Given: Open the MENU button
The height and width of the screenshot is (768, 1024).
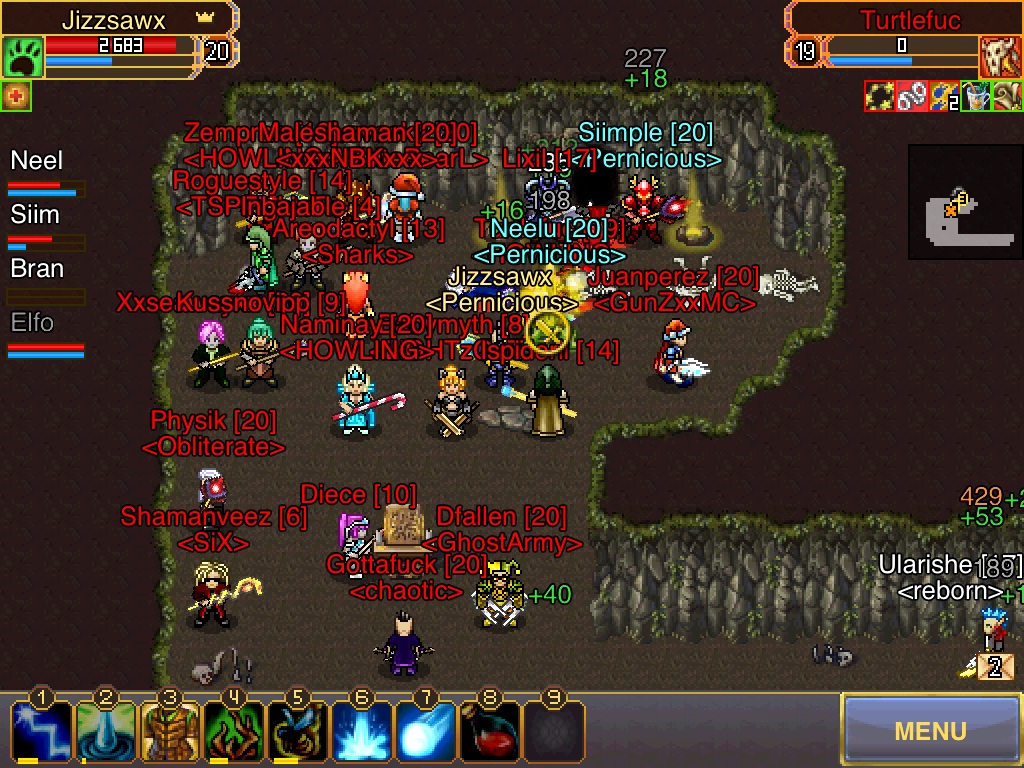Looking at the screenshot, I should 930,730.
